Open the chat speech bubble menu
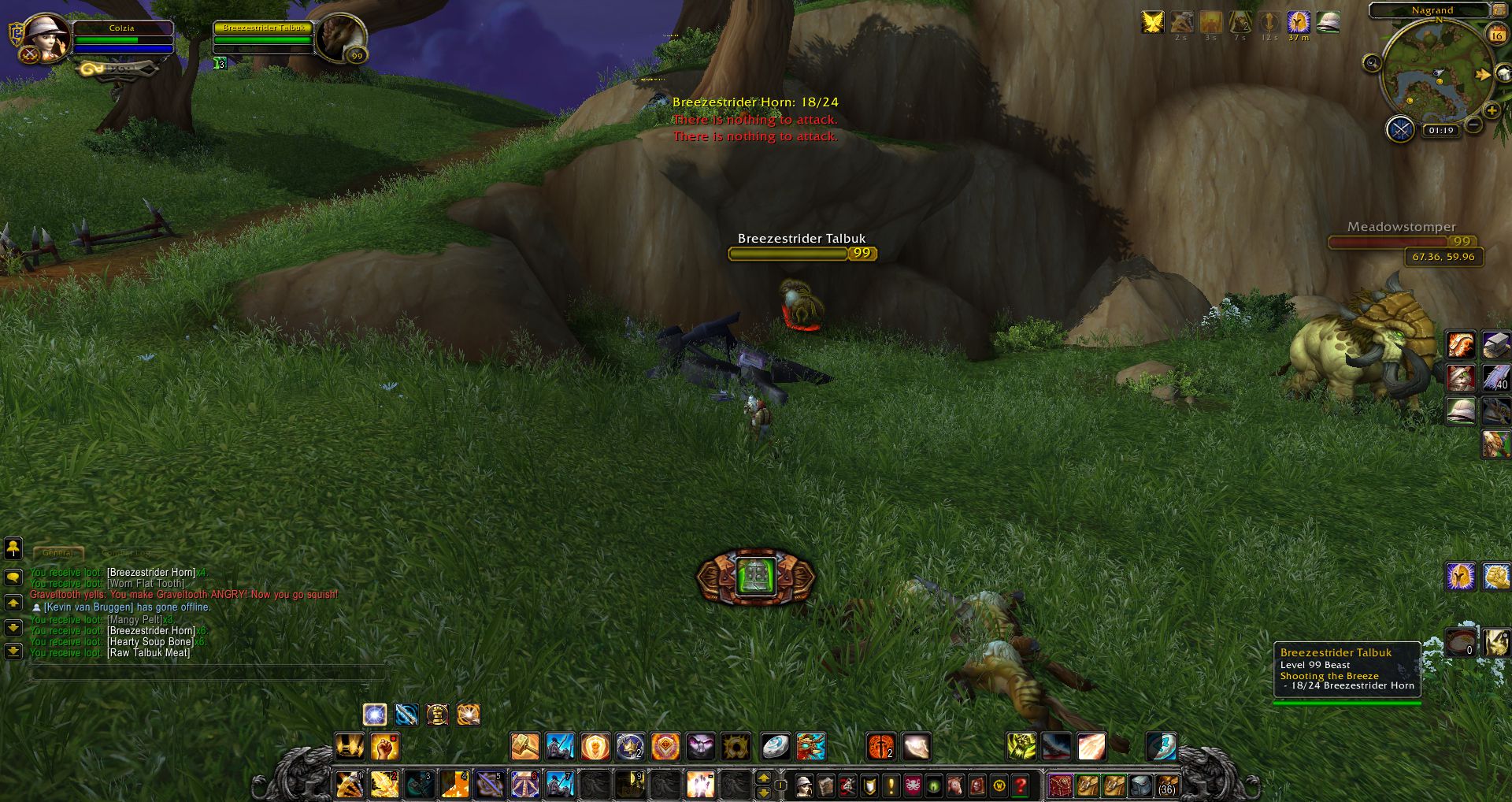This screenshot has height=802, width=1512. [13, 577]
